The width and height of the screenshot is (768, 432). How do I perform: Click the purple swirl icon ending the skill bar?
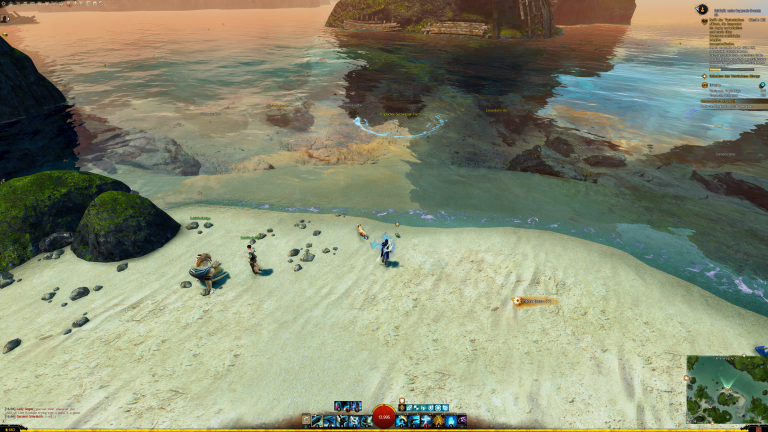click(x=462, y=421)
